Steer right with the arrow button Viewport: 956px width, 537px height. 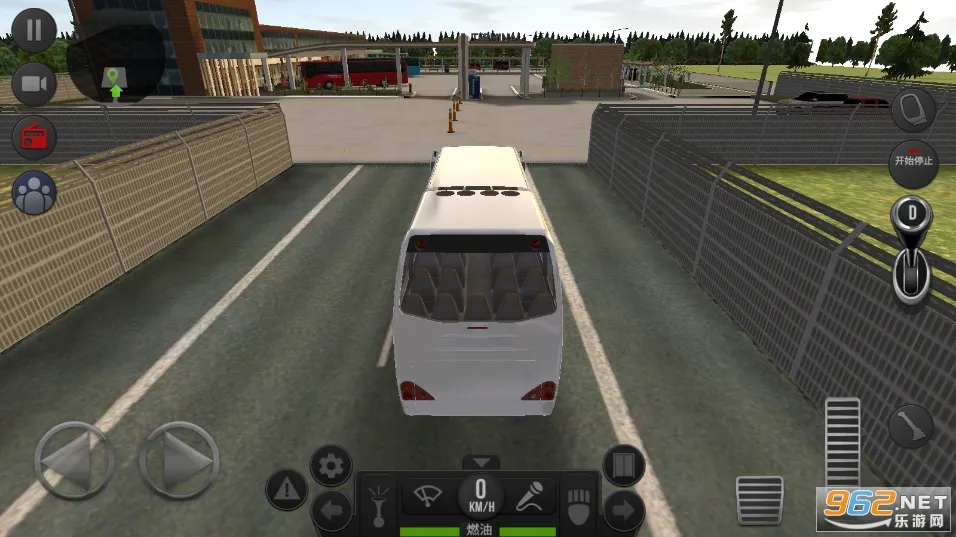178,461
